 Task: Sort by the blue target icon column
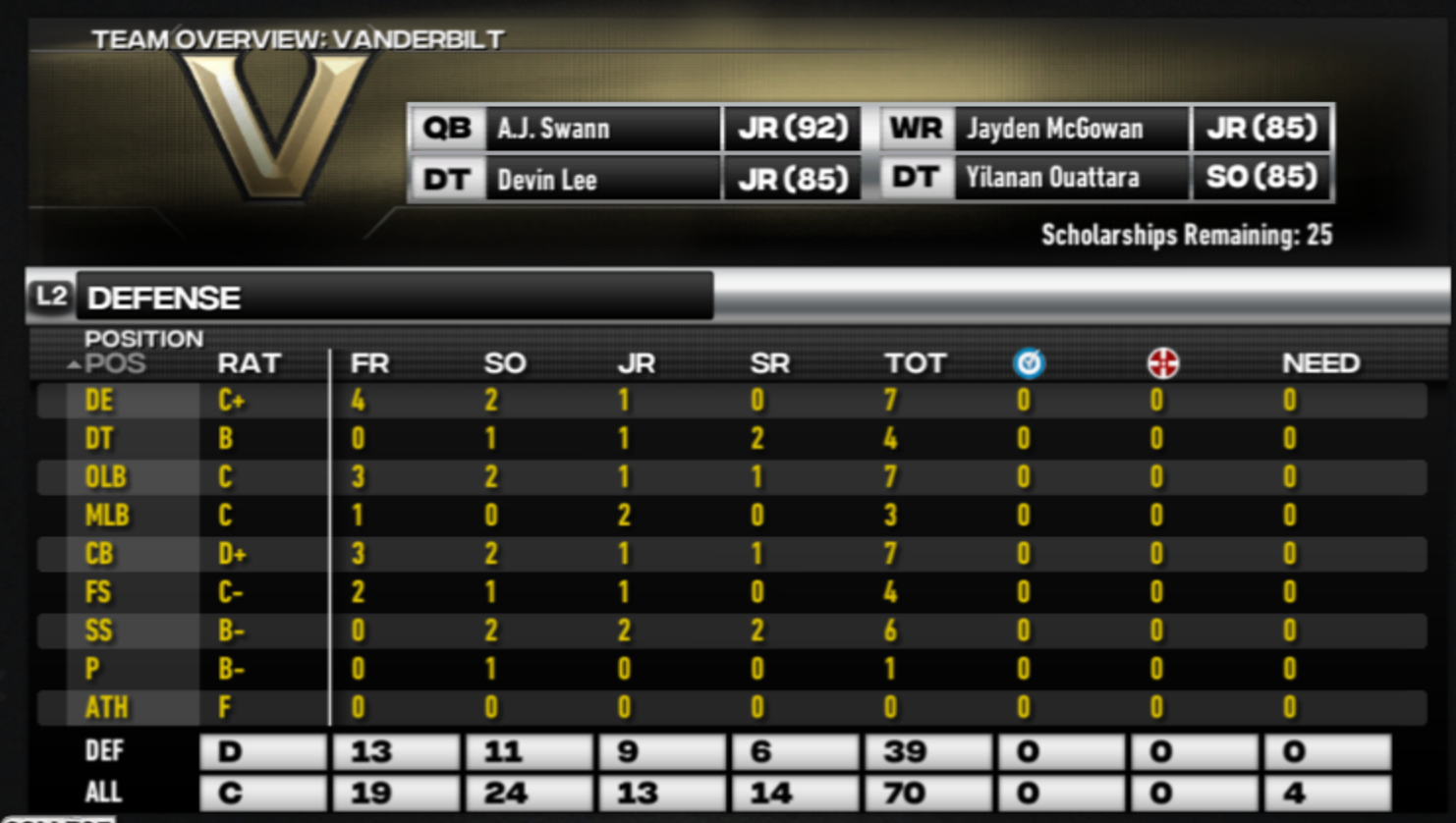[x=1029, y=364]
